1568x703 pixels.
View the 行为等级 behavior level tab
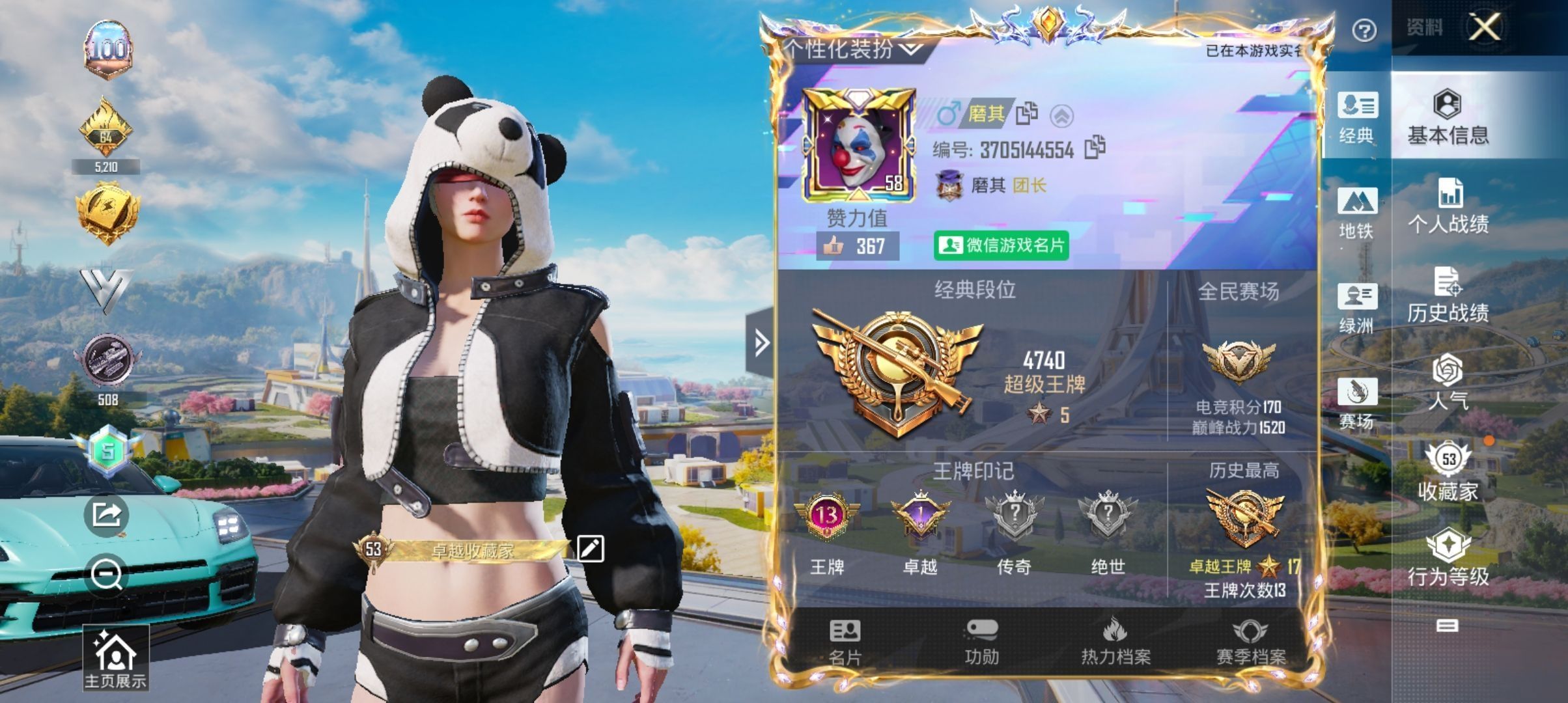(1448, 558)
